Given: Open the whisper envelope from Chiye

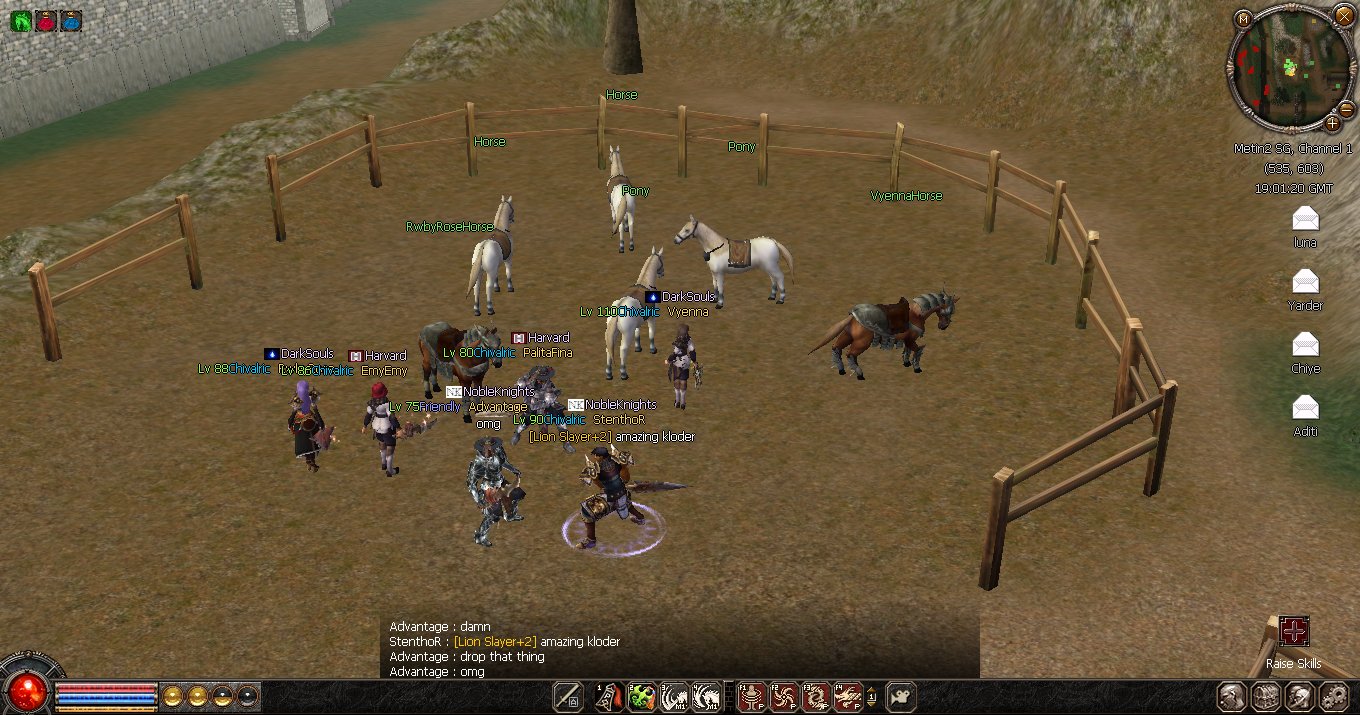Looking at the screenshot, I should point(1305,344).
